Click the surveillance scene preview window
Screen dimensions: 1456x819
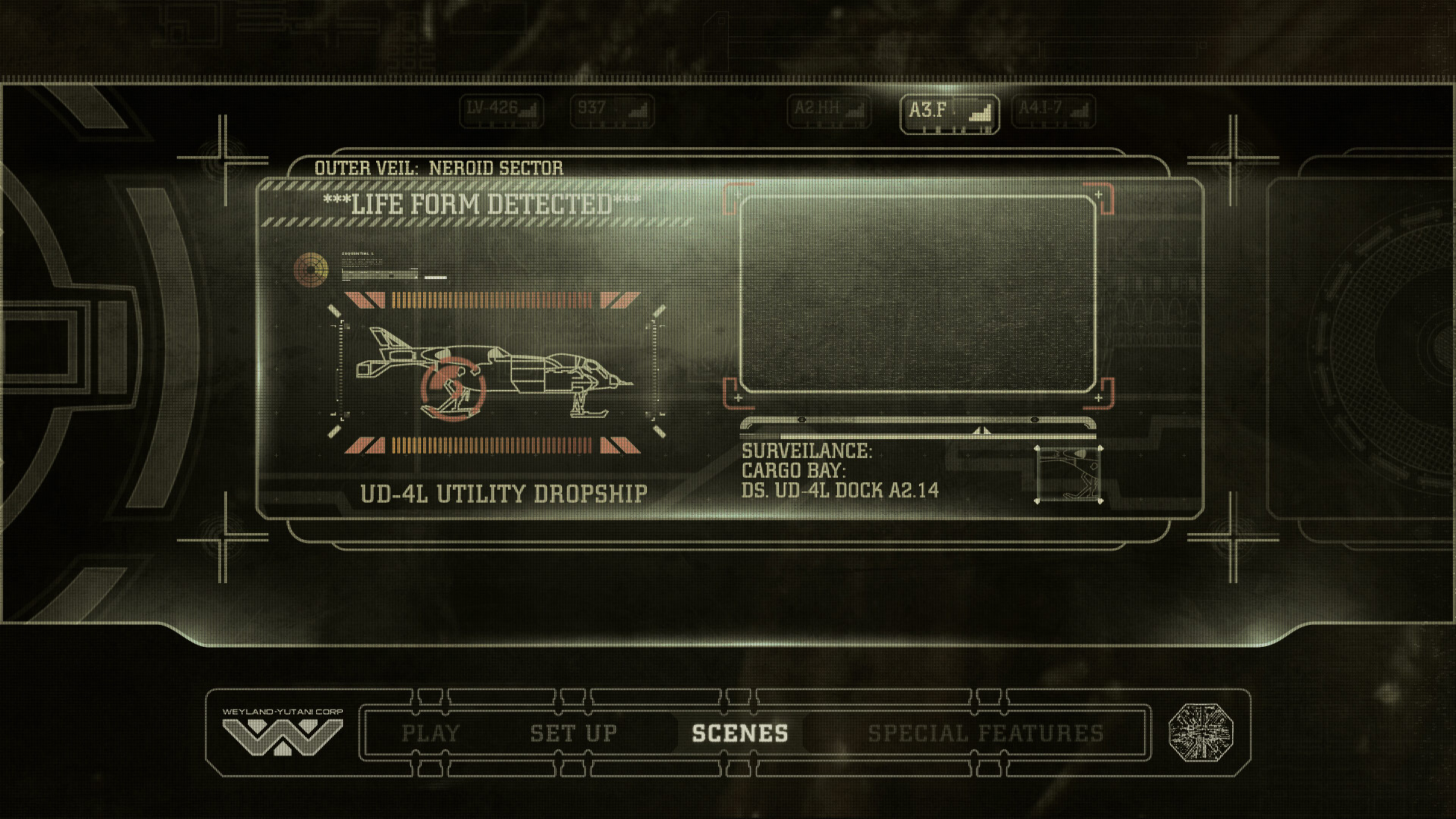tap(918, 294)
